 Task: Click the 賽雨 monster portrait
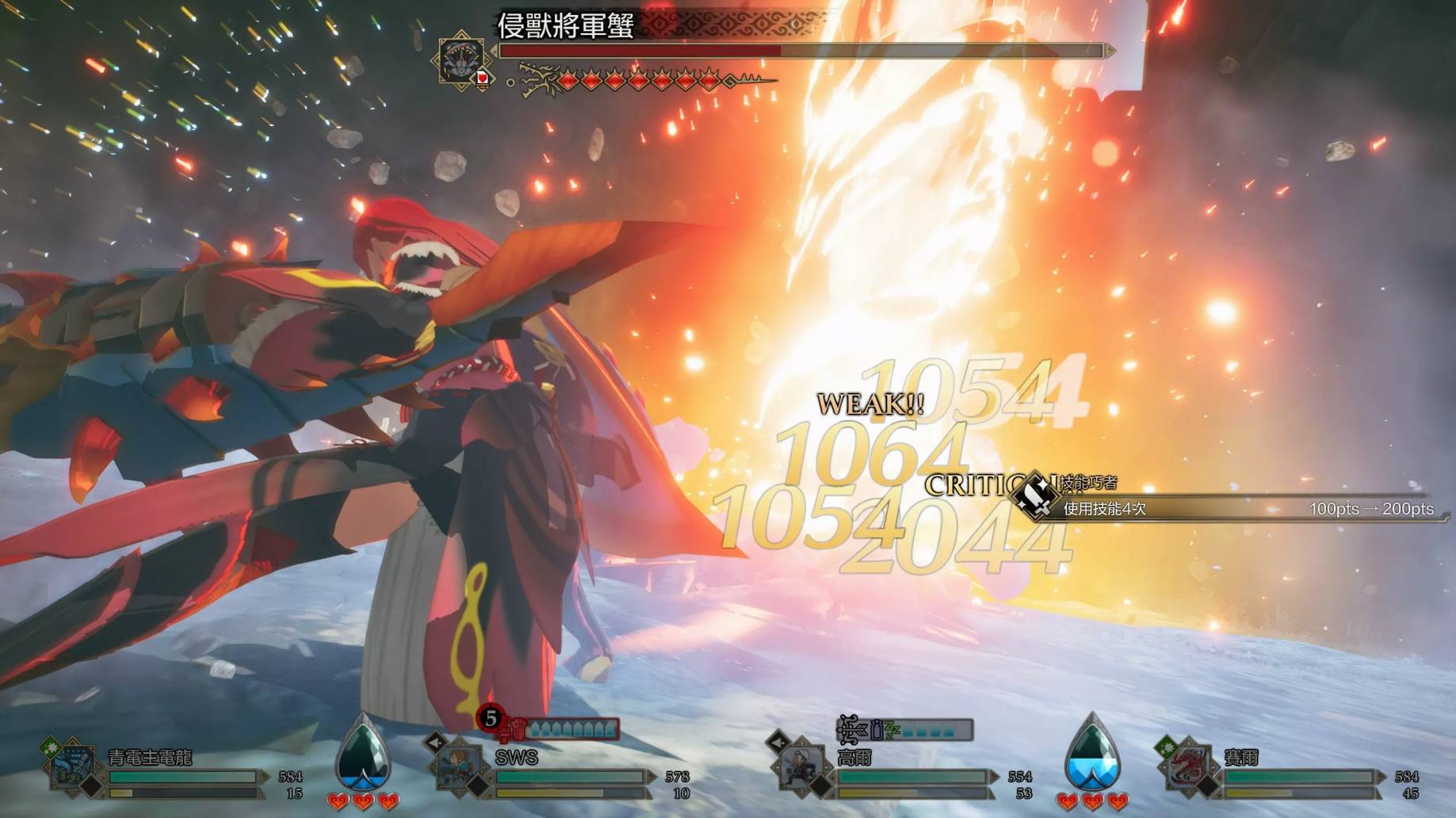click(x=1187, y=765)
